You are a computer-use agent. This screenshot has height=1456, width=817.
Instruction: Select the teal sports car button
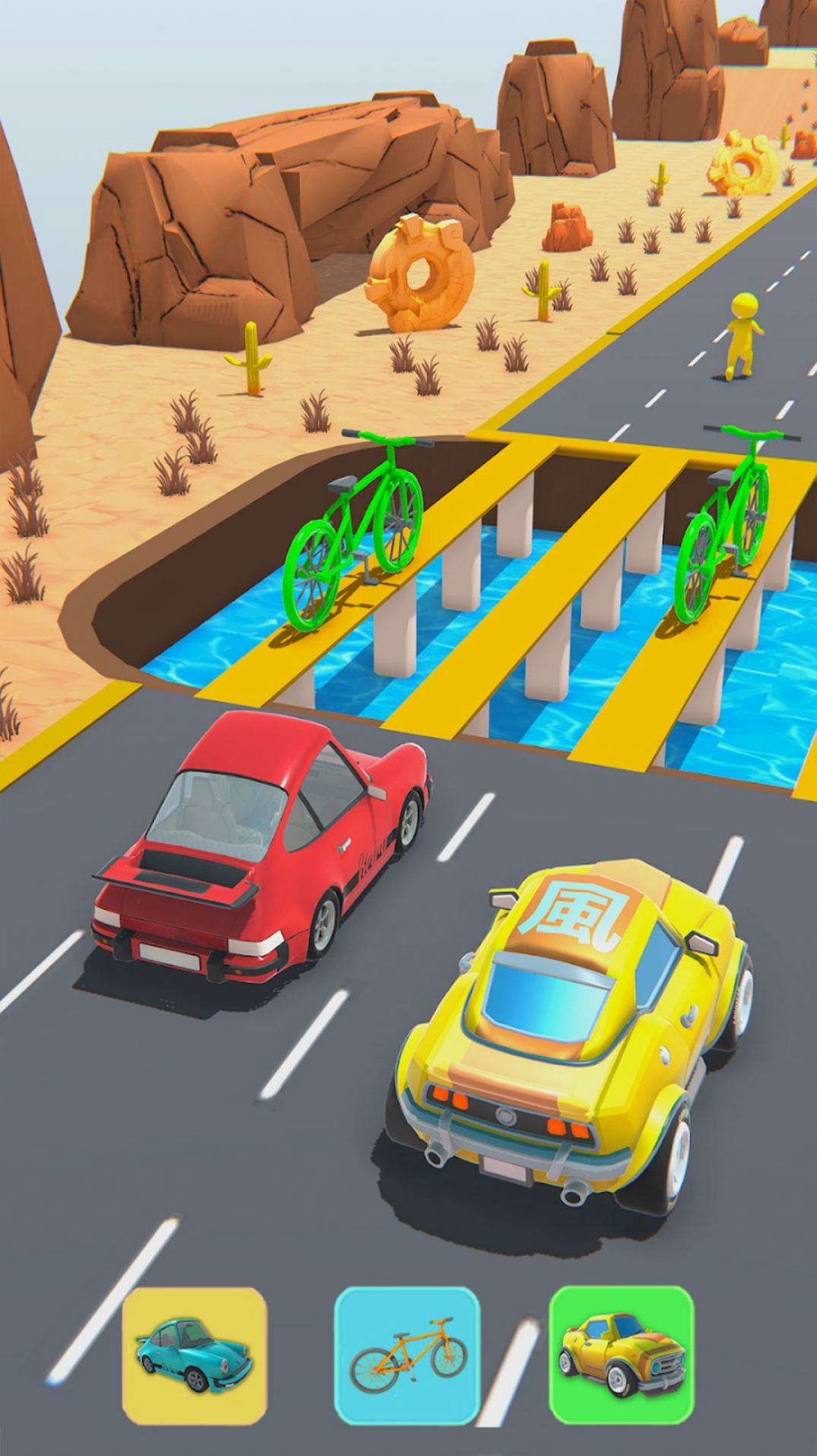195,1356
